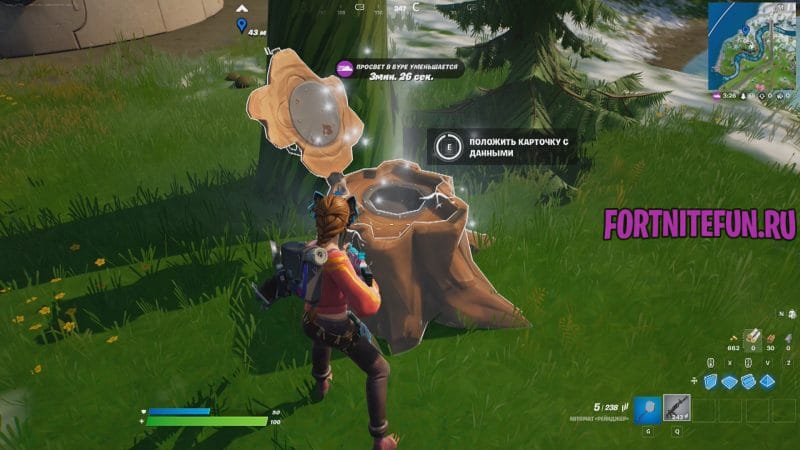Viewport: 800px width, 450px height.
Task: Choose the floor building piece
Action: point(731,381)
